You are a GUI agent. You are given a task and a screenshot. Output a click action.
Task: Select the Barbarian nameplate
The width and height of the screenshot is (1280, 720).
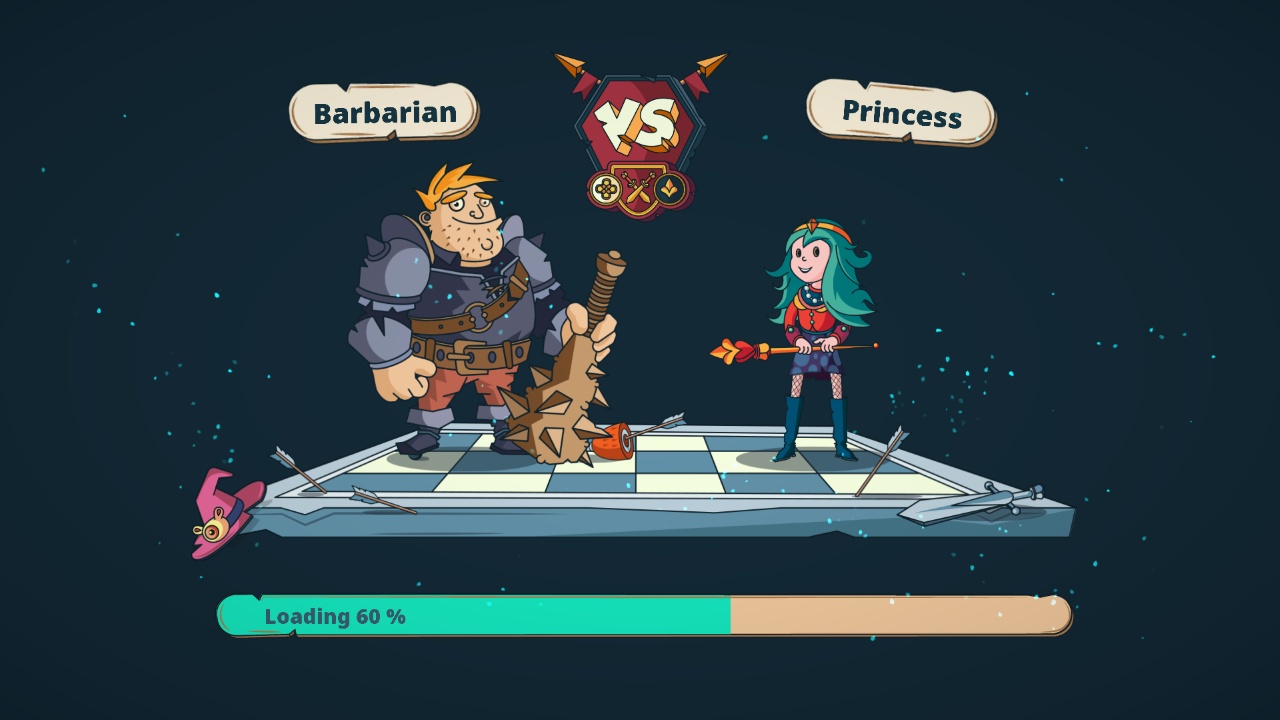[x=383, y=113]
